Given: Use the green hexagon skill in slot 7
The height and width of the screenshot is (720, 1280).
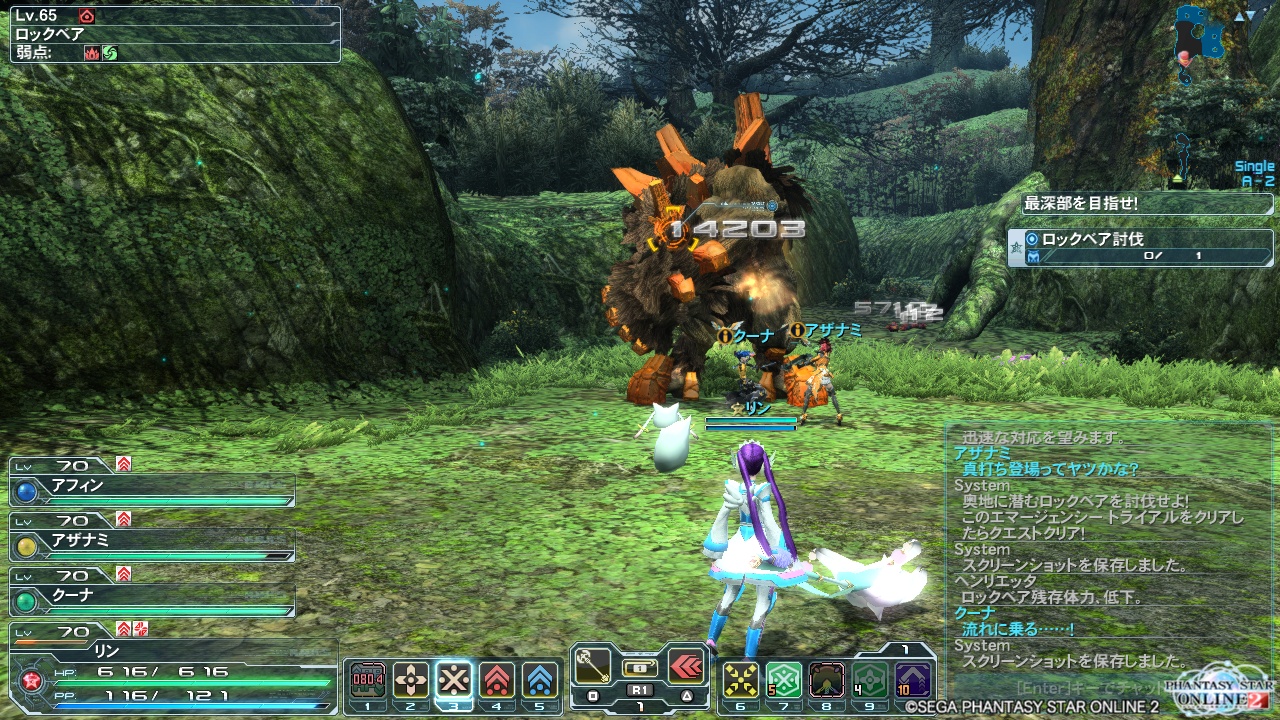Looking at the screenshot, I should 784,680.
